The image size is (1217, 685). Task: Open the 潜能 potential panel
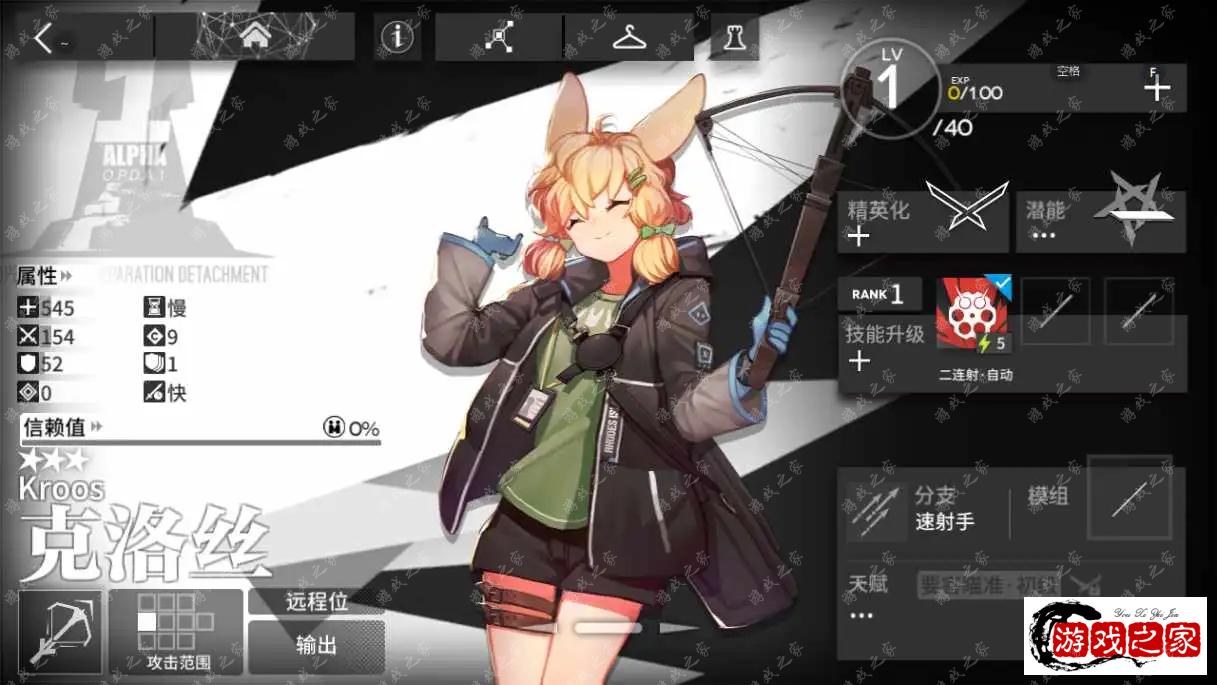point(1100,220)
